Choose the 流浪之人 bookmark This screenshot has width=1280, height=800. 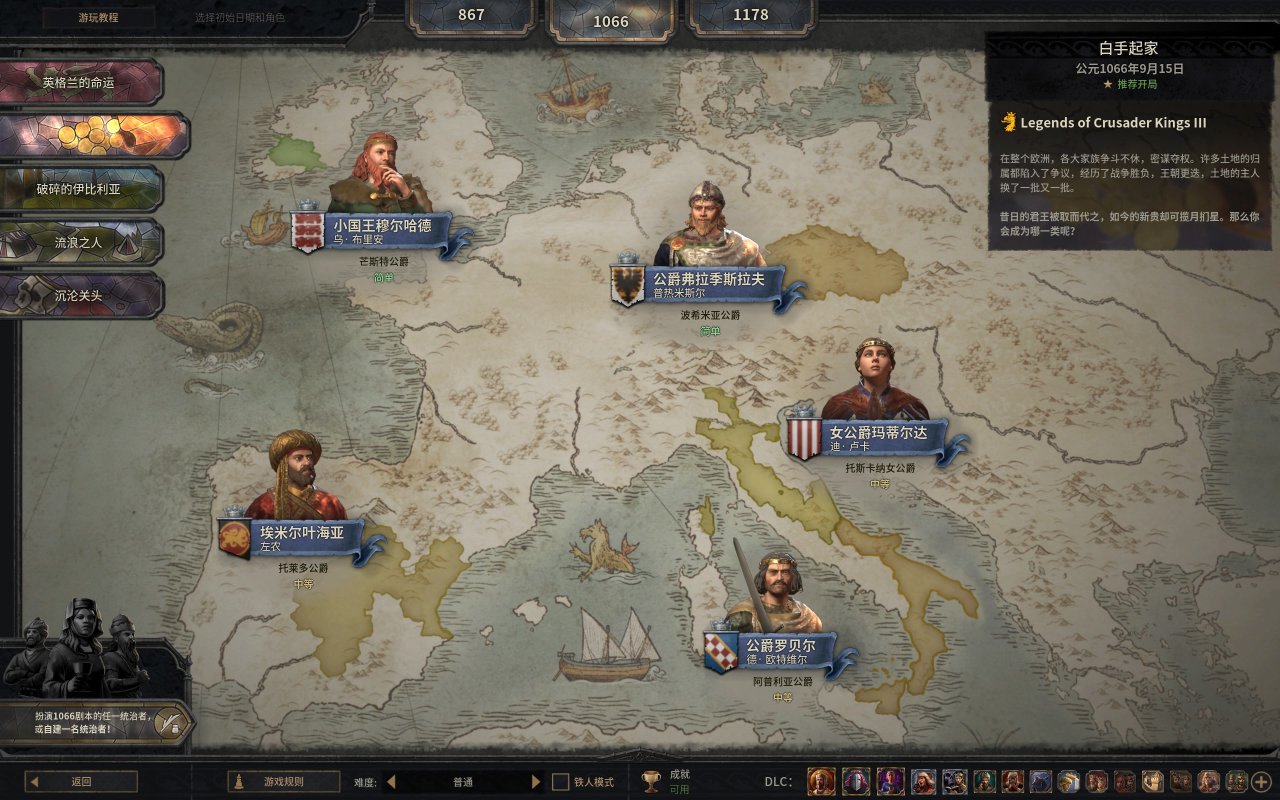coord(80,242)
